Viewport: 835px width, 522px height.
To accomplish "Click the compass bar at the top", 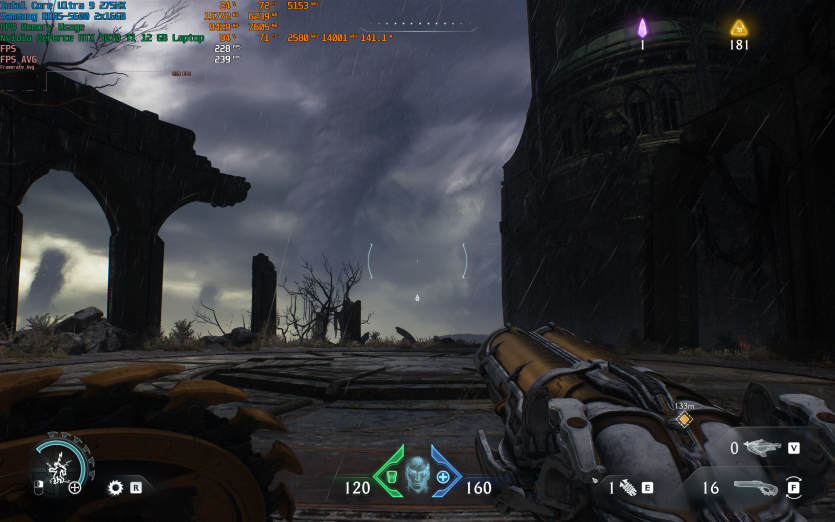I will (418, 23).
